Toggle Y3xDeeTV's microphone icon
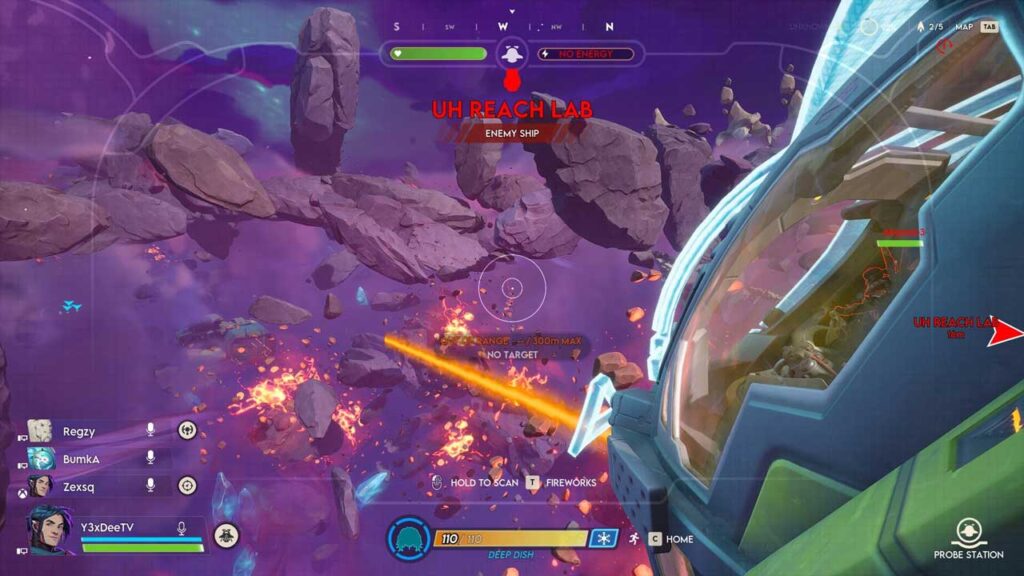The width and height of the screenshot is (1024, 576). [183, 528]
